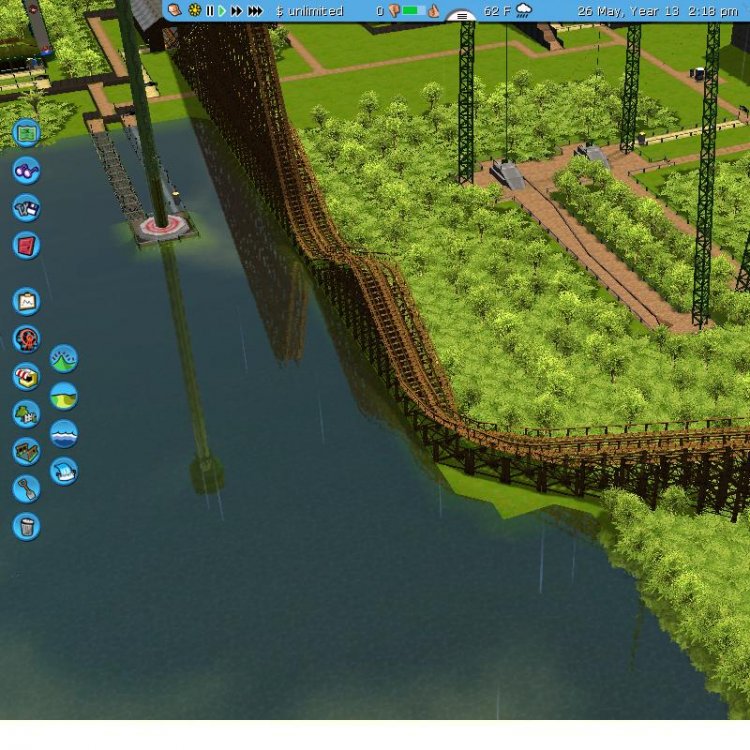Image resolution: width=750 pixels, height=750 pixels.
Task: Choose the terrain surface painting tool
Action: [x=64, y=396]
